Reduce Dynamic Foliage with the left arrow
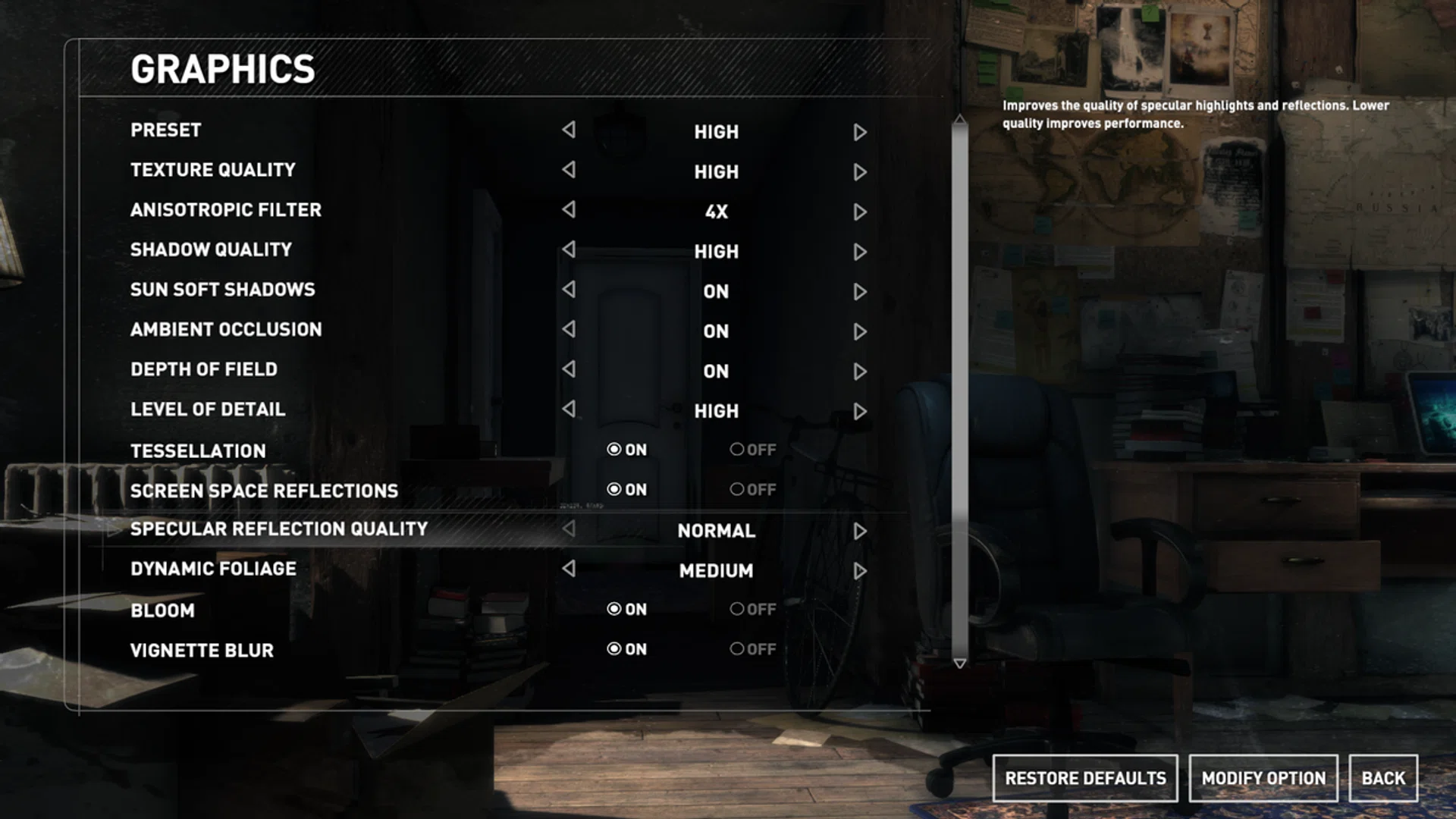The width and height of the screenshot is (1456, 819). (569, 569)
